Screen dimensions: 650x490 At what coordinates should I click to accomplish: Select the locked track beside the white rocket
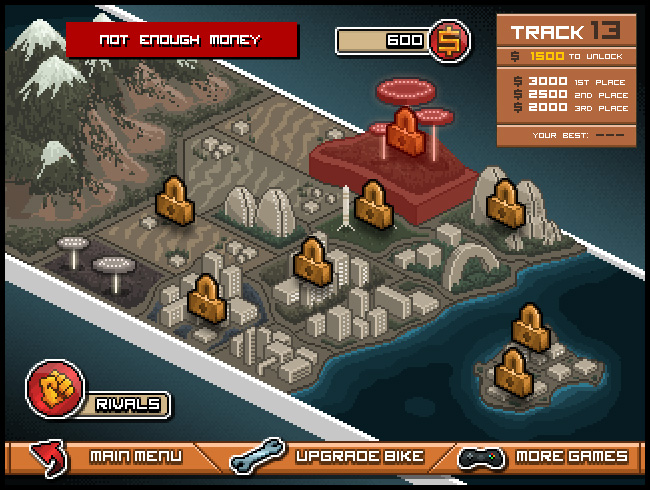coord(372,204)
